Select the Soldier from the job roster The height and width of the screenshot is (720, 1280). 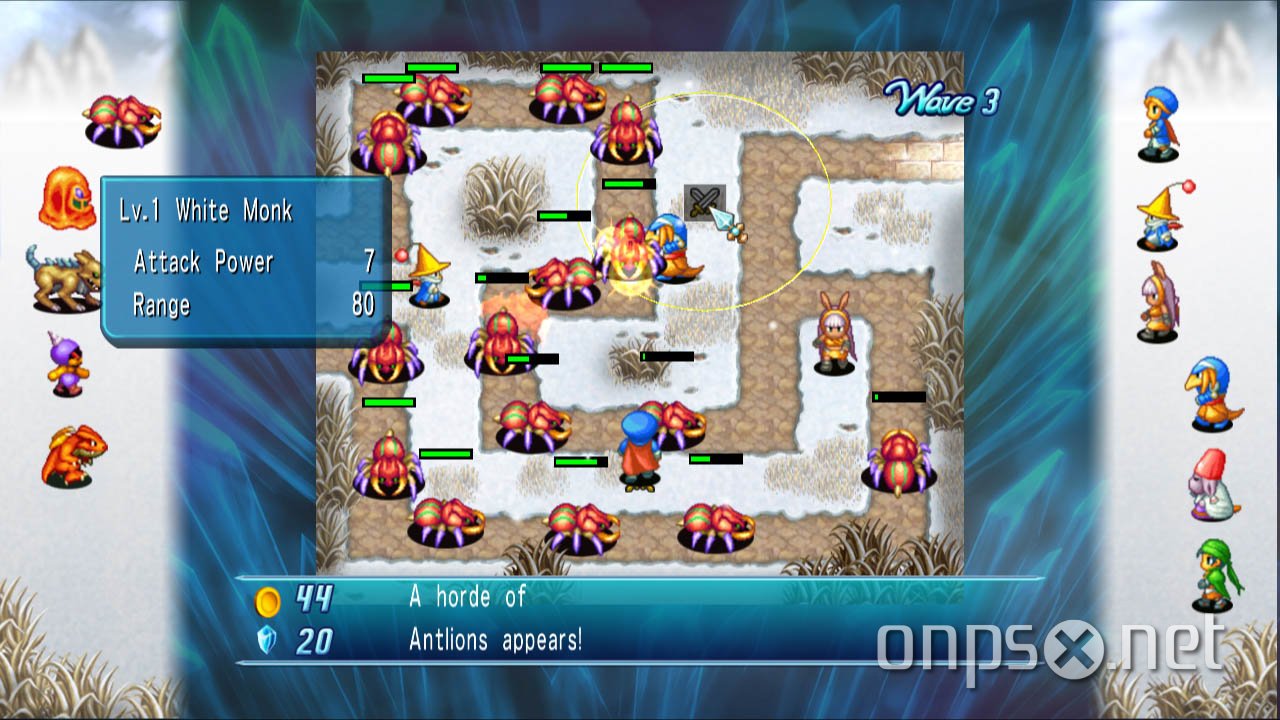click(x=1160, y=124)
